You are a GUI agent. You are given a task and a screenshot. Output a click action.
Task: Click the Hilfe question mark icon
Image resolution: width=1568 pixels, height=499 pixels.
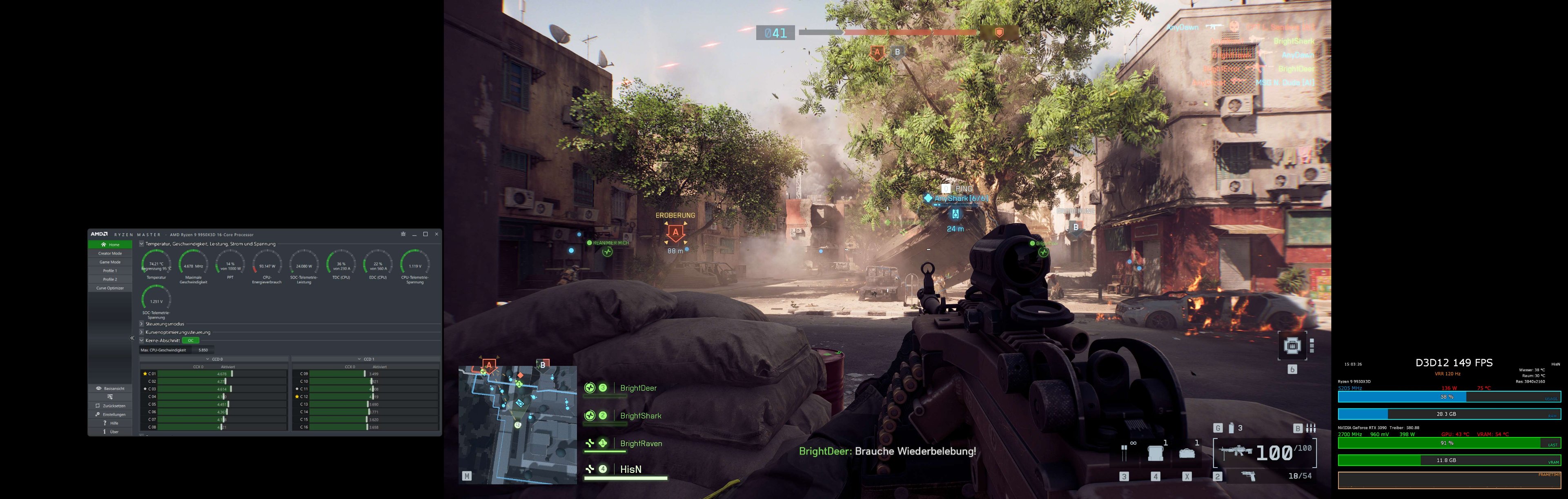[105, 423]
